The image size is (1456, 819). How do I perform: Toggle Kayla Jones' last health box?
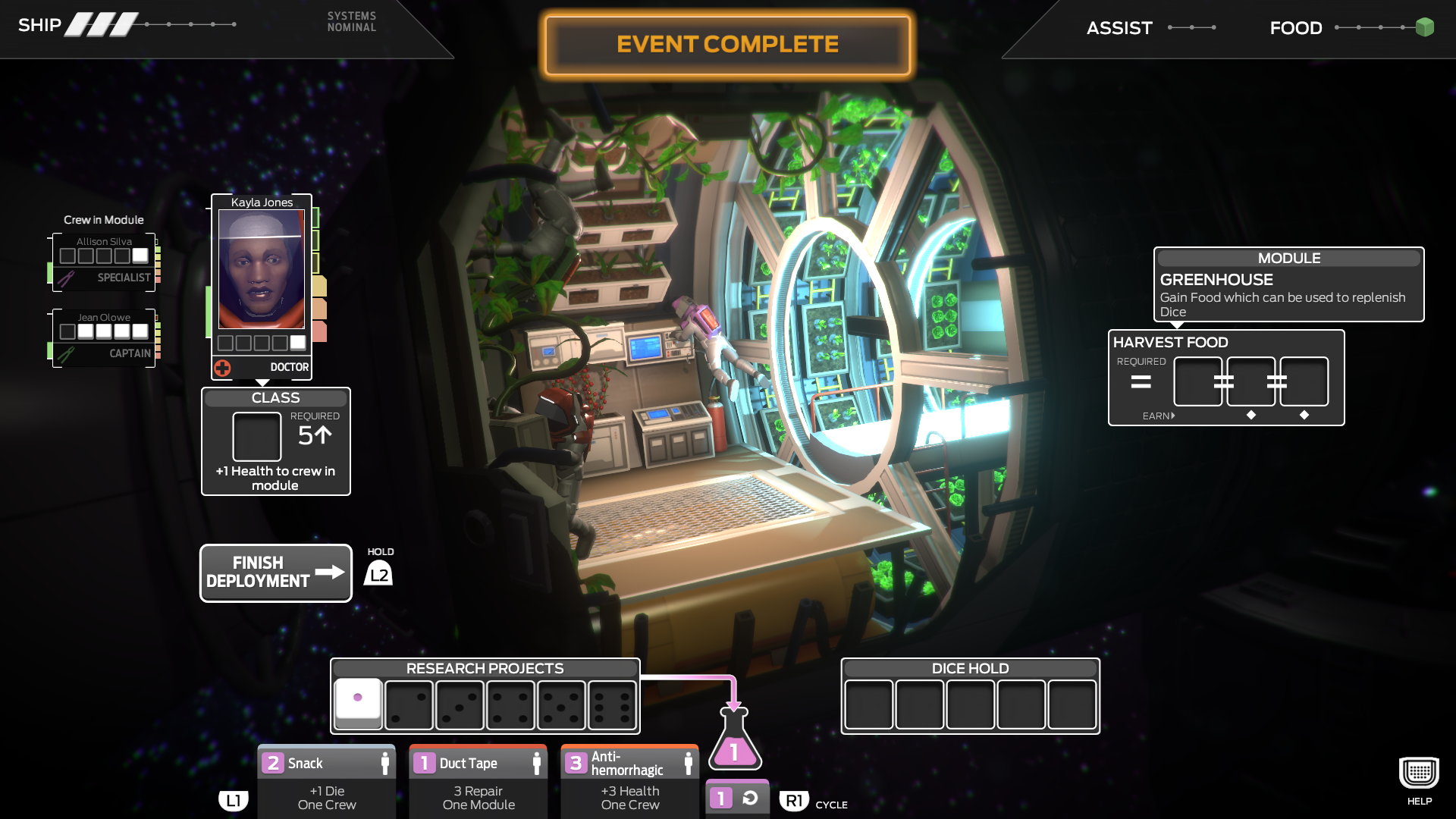coord(297,342)
